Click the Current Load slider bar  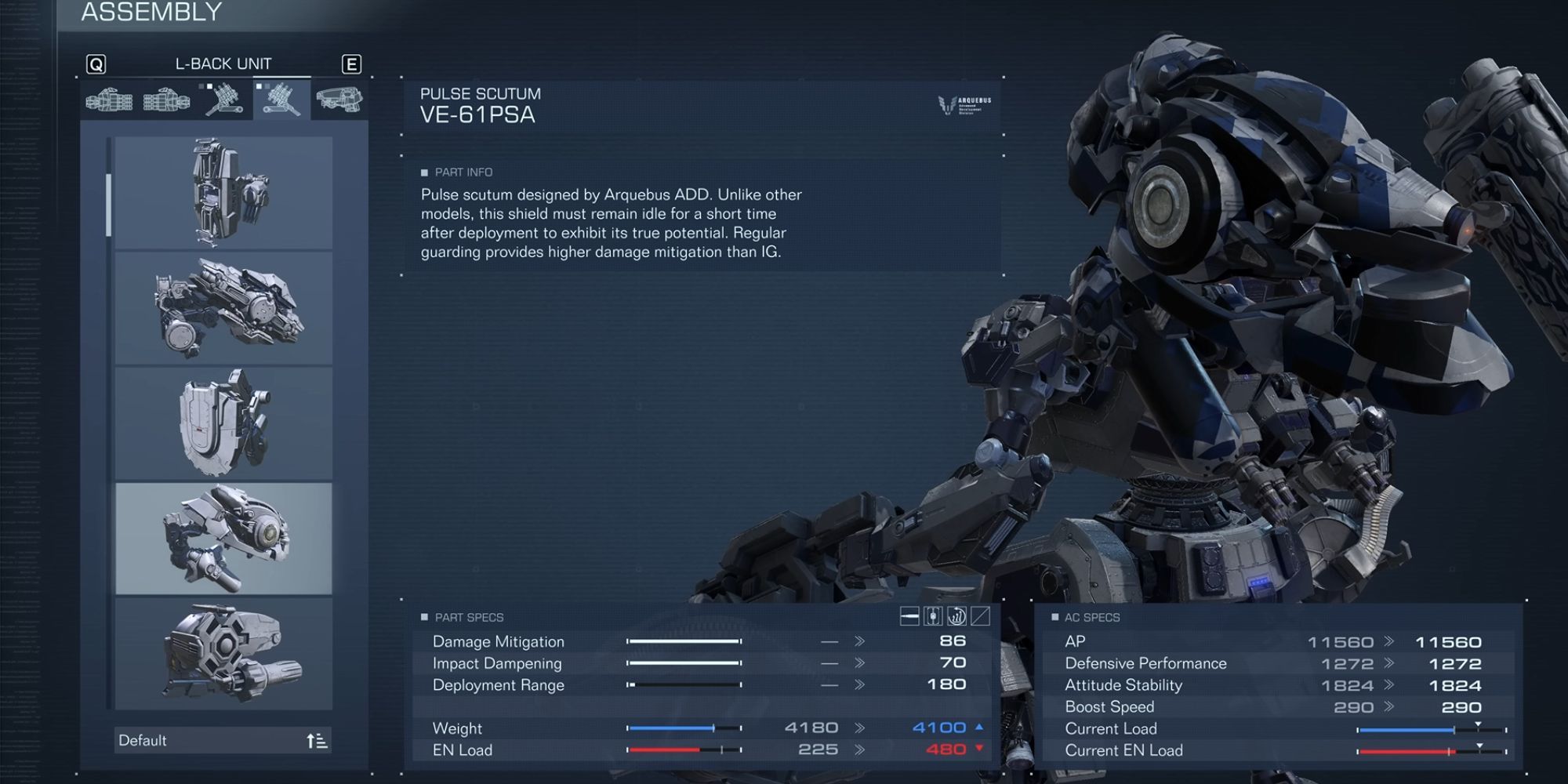coord(1427,728)
